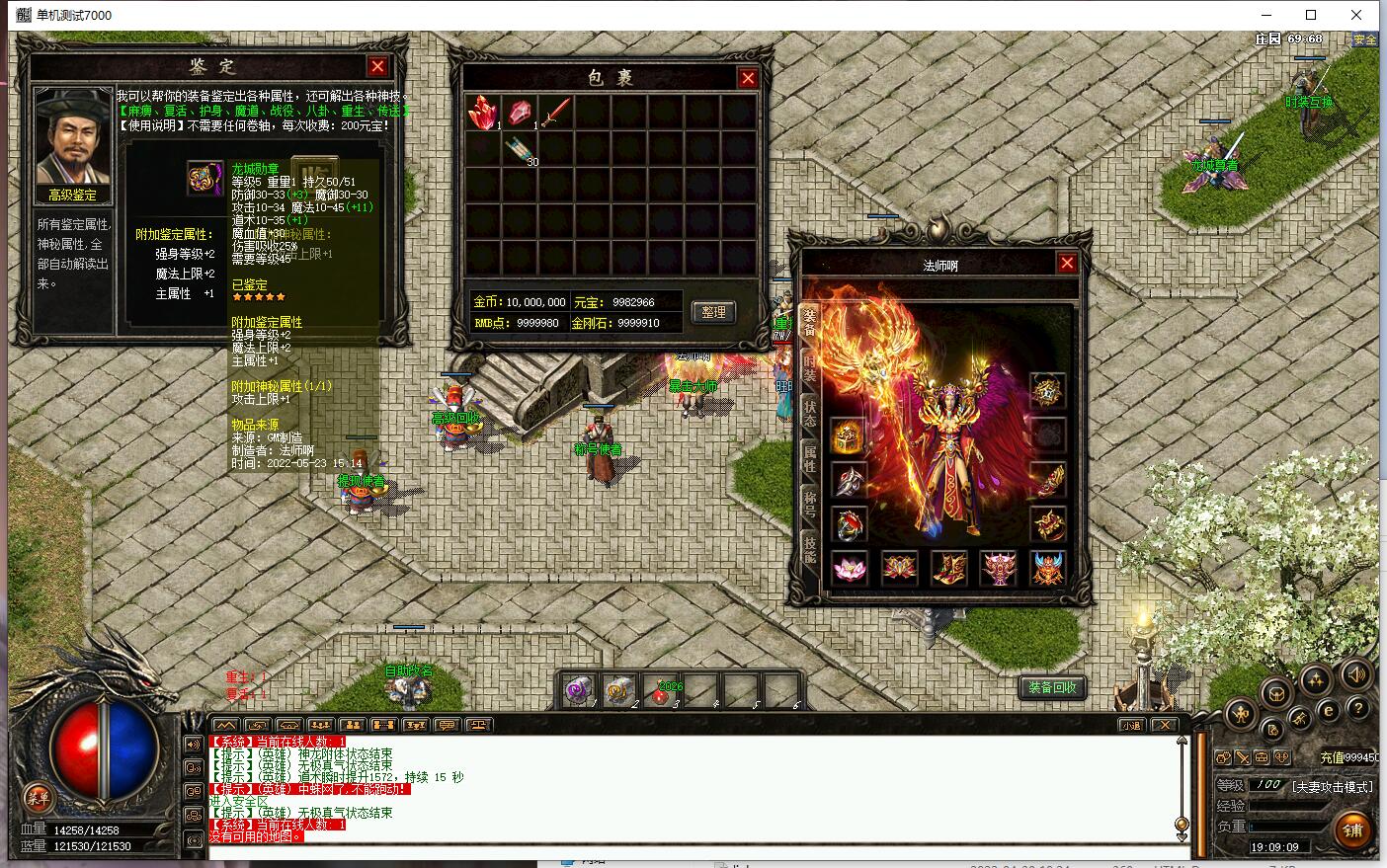Screen dimensions: 1387x868
Task: Select the red sword in the bag
Action: point(556,112)
